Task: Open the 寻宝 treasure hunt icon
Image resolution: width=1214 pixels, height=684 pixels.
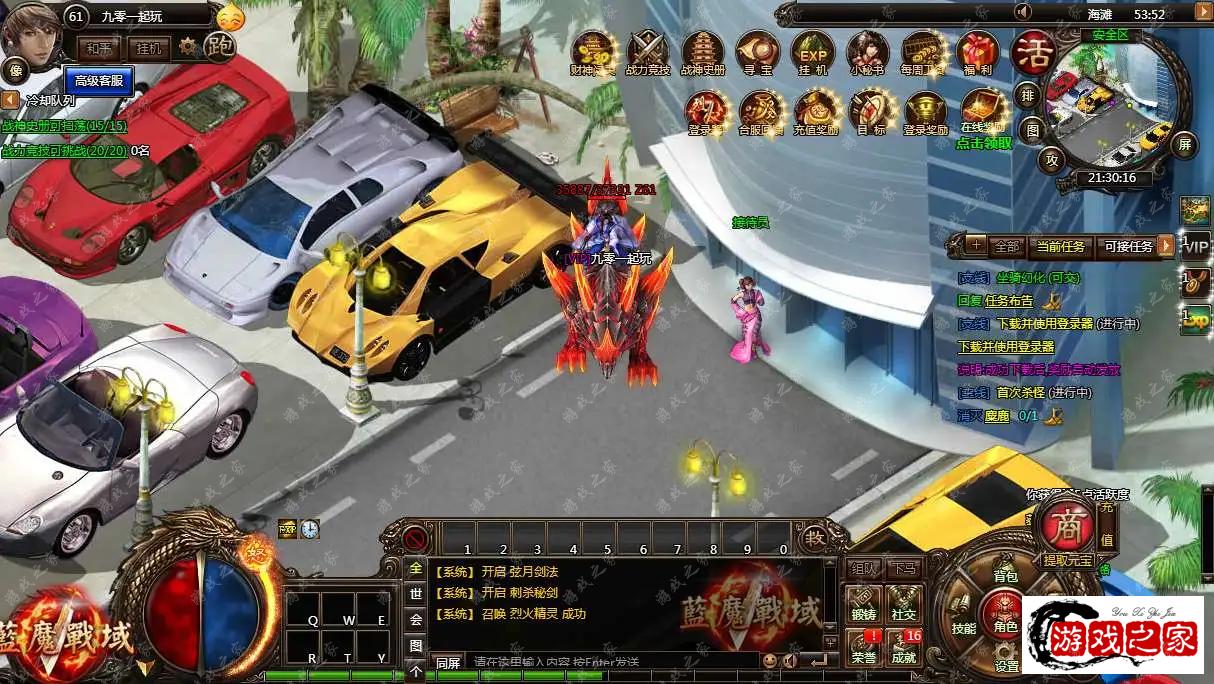Action: (x=758, y=53)
